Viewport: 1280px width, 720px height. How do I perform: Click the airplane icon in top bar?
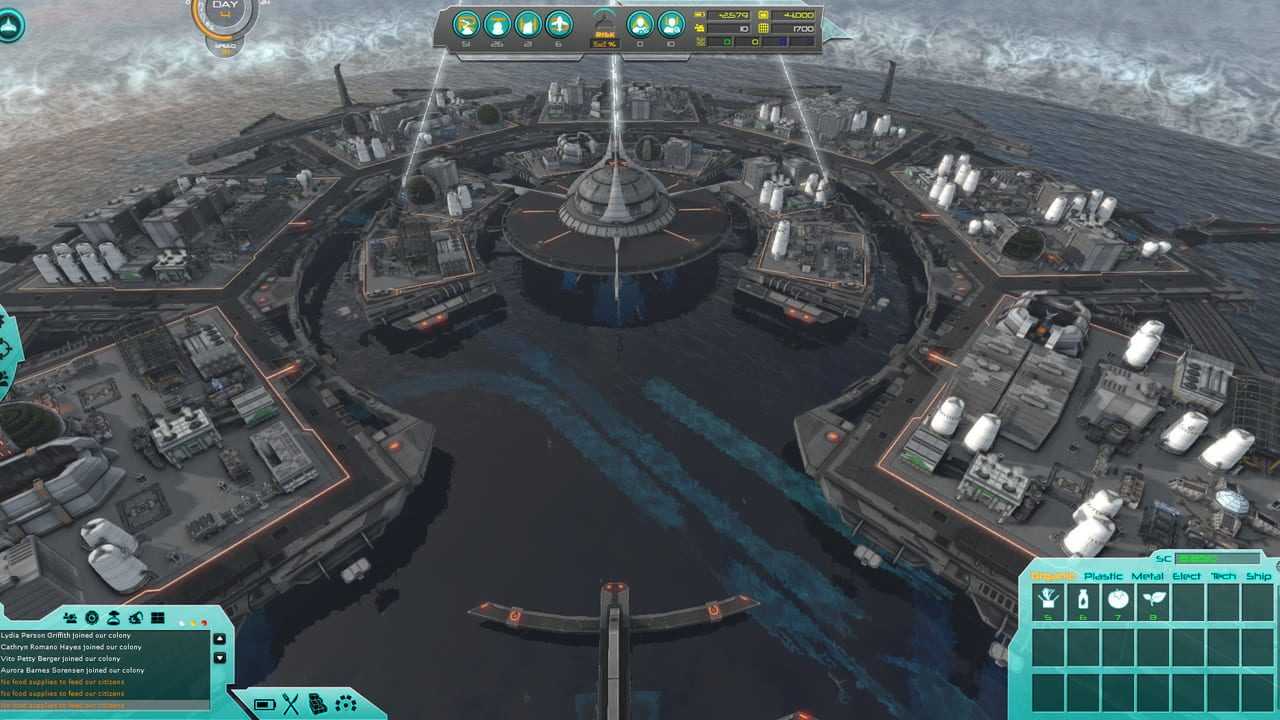tap(559, 23)
